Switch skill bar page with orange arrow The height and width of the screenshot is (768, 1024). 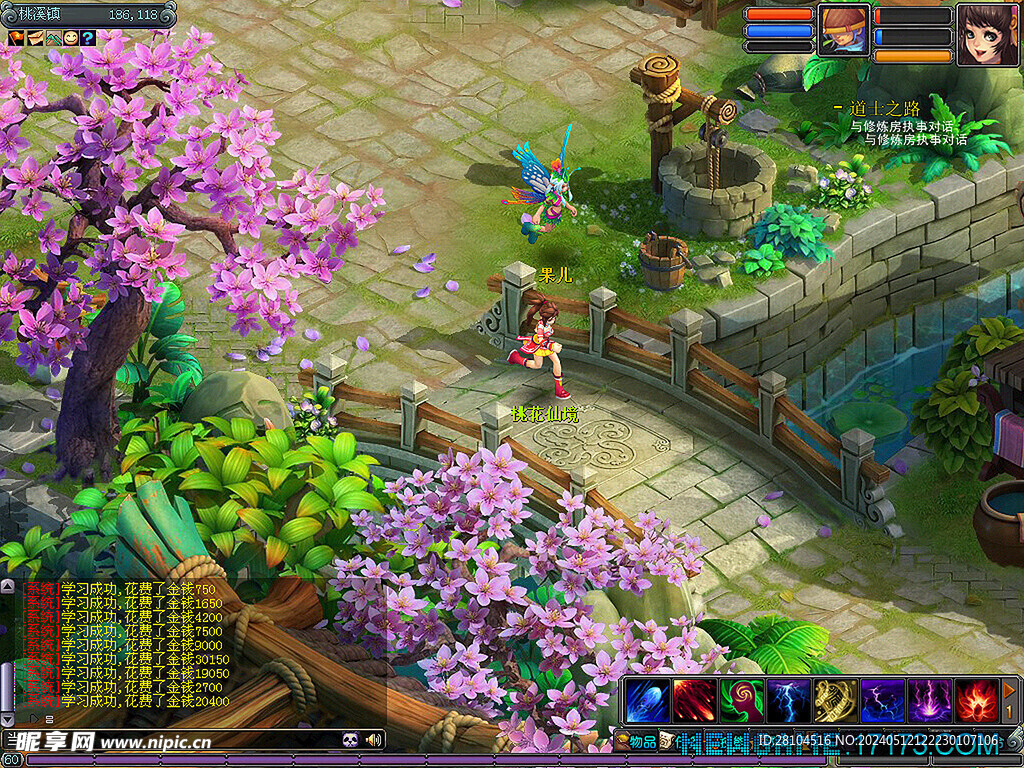click(x=1010, y=690)
